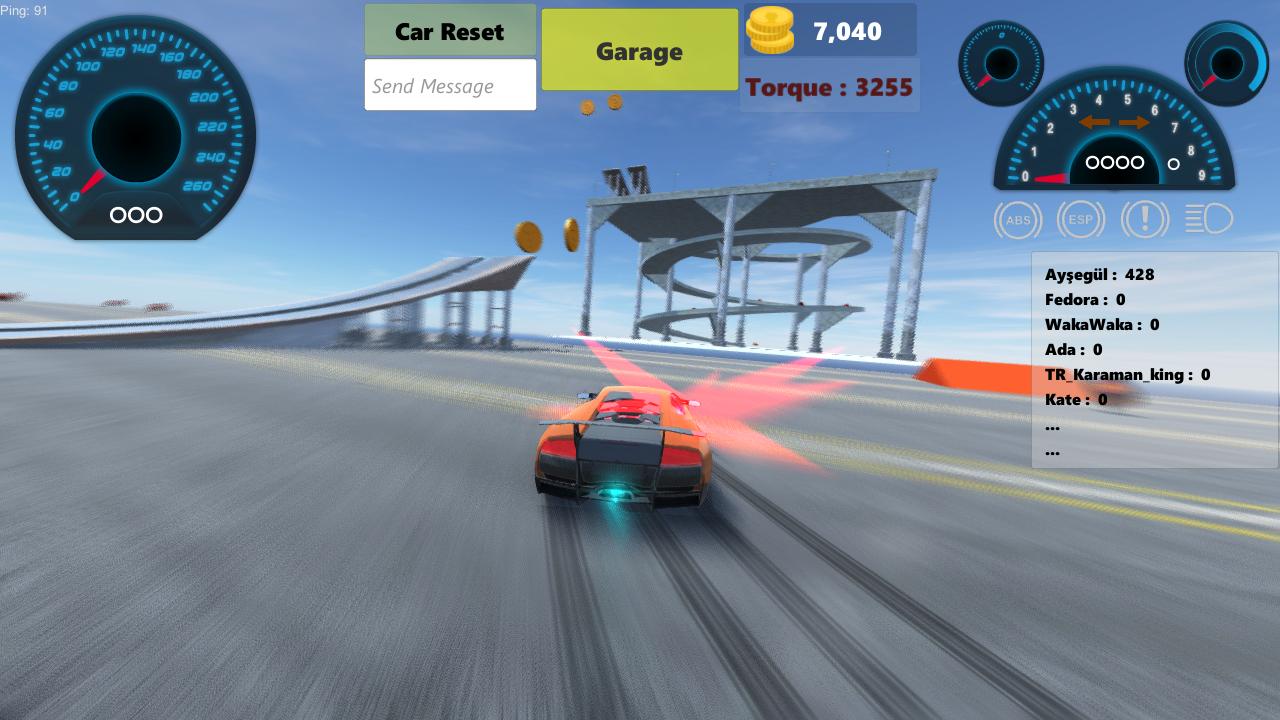This screenshot has width=1280, height=720.
Task: Click the ESP stability control icon
Action: (x=1081, y=220)
